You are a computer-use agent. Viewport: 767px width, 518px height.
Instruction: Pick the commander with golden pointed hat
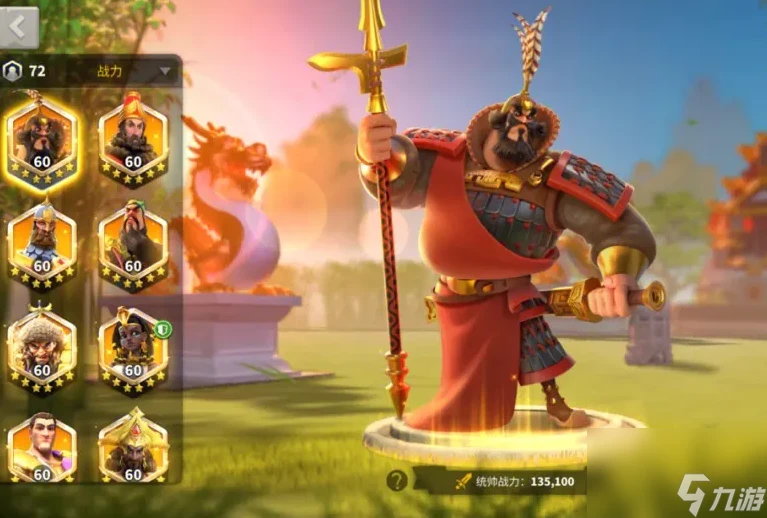pyautogui.click(x=133, y=447)
